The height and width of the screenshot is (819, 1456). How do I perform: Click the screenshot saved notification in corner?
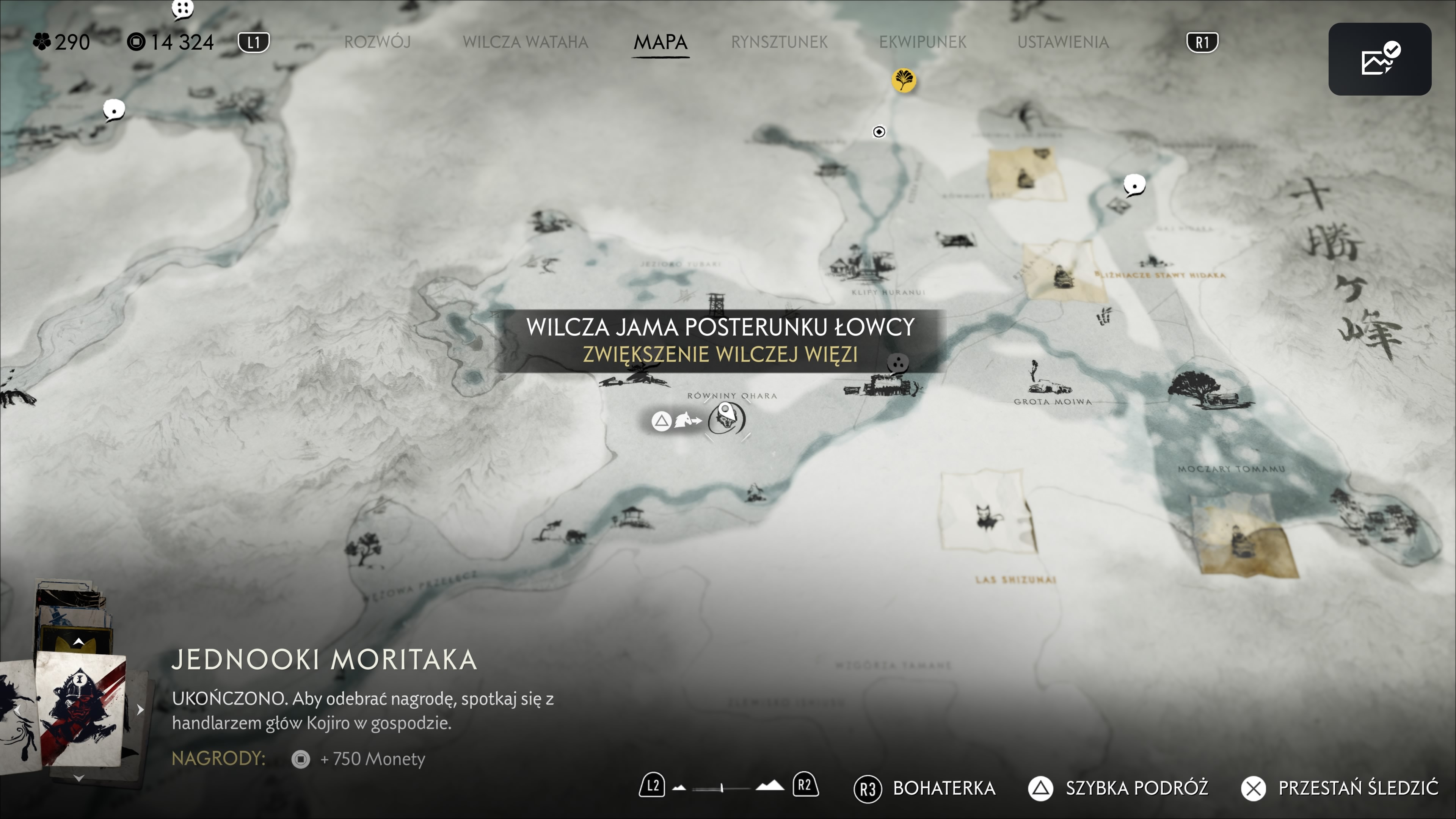pyautogui.click(x=1379, y=60)
